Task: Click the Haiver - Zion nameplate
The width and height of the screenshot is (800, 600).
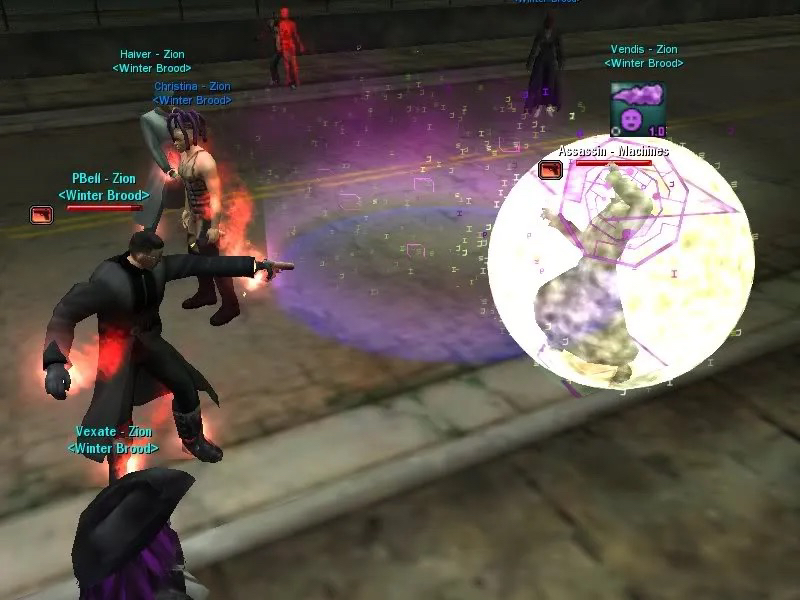Action: [x=152, y=55]
